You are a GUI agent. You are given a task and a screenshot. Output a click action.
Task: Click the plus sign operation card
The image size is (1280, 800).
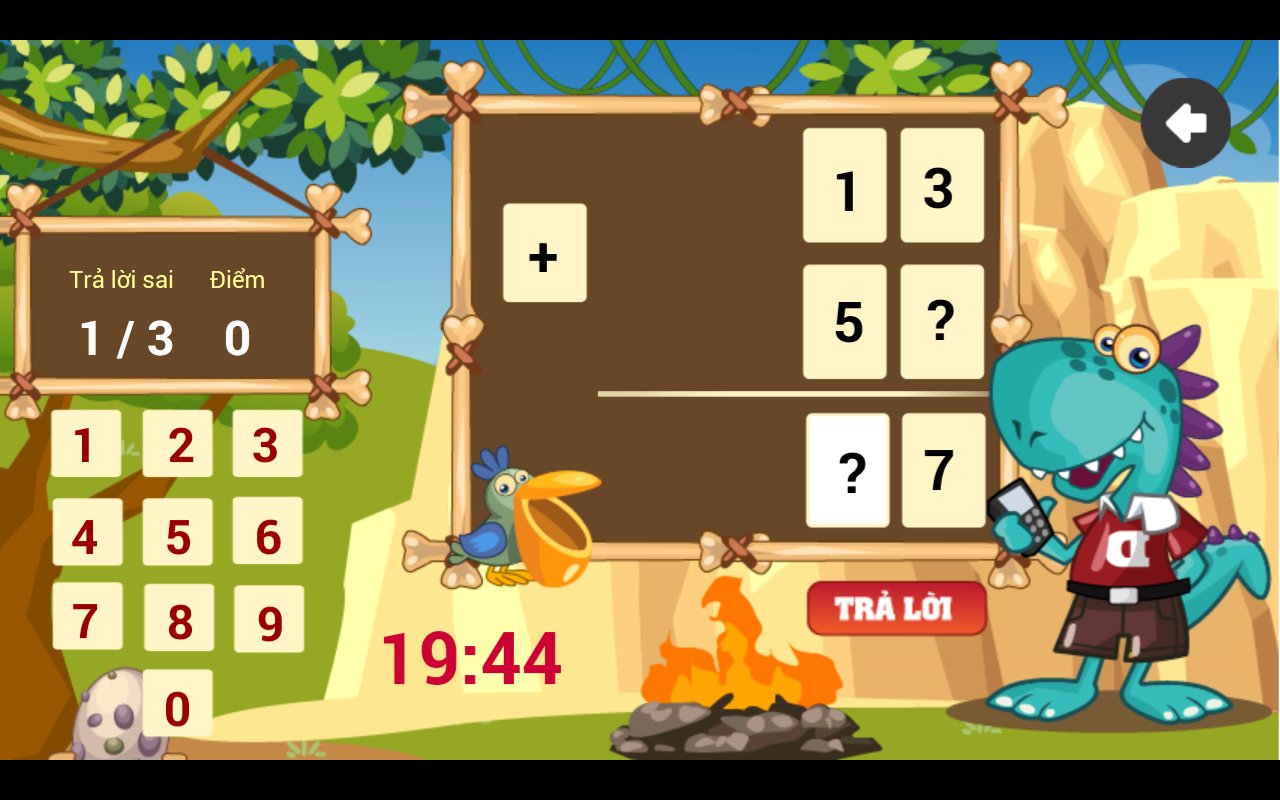[x=544, y=255]
